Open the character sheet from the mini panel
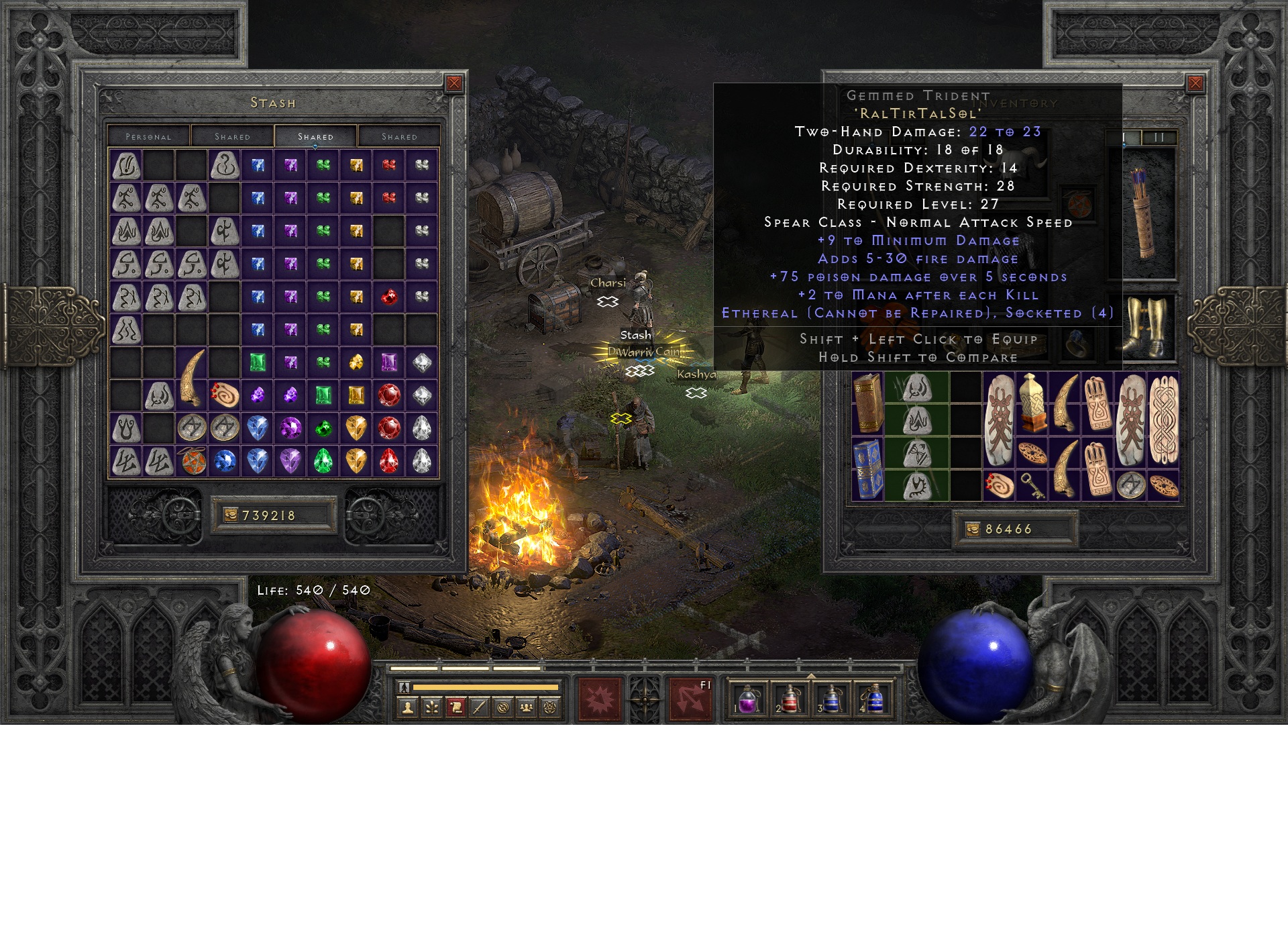Viewport: 1288px width, 947px height. [408, 707]
